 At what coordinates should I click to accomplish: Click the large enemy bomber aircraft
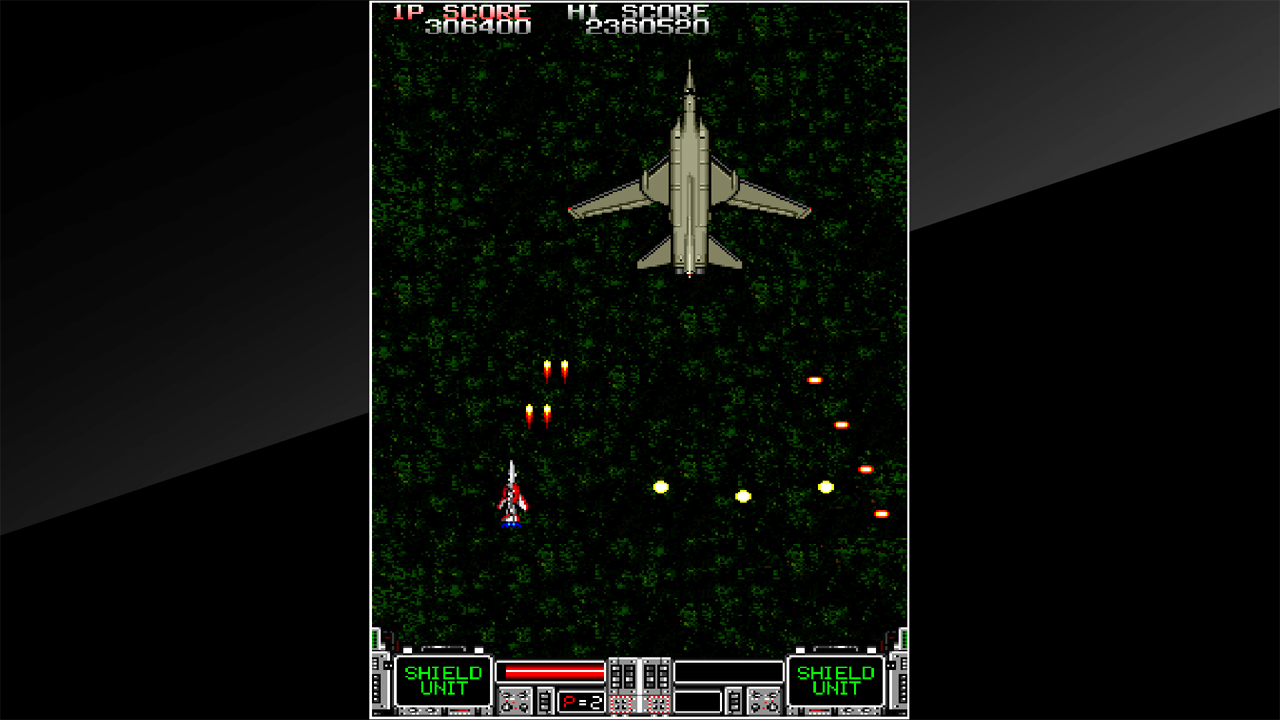[690, 180]
